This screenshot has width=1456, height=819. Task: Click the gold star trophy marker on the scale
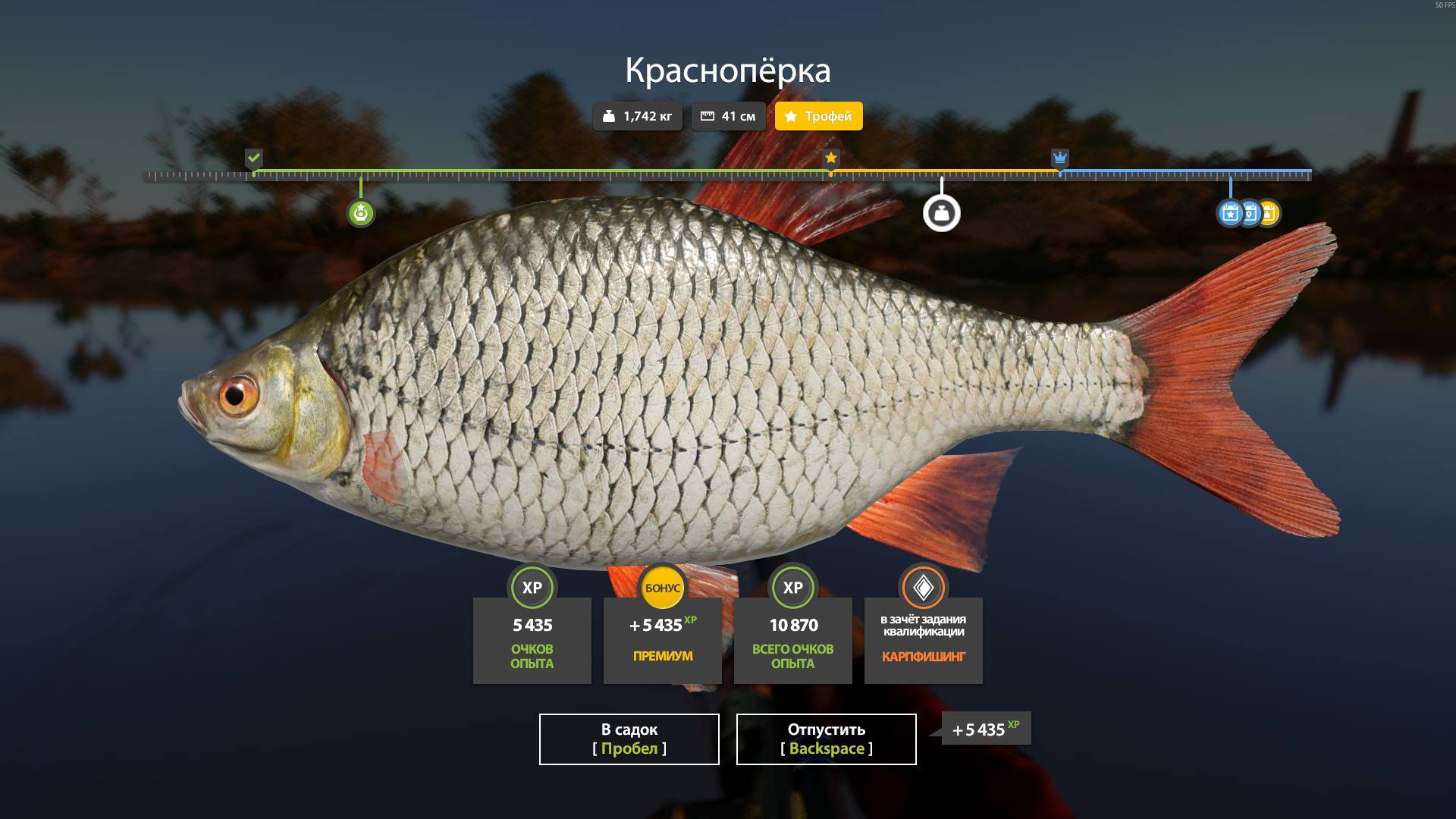tap(831, 158)
